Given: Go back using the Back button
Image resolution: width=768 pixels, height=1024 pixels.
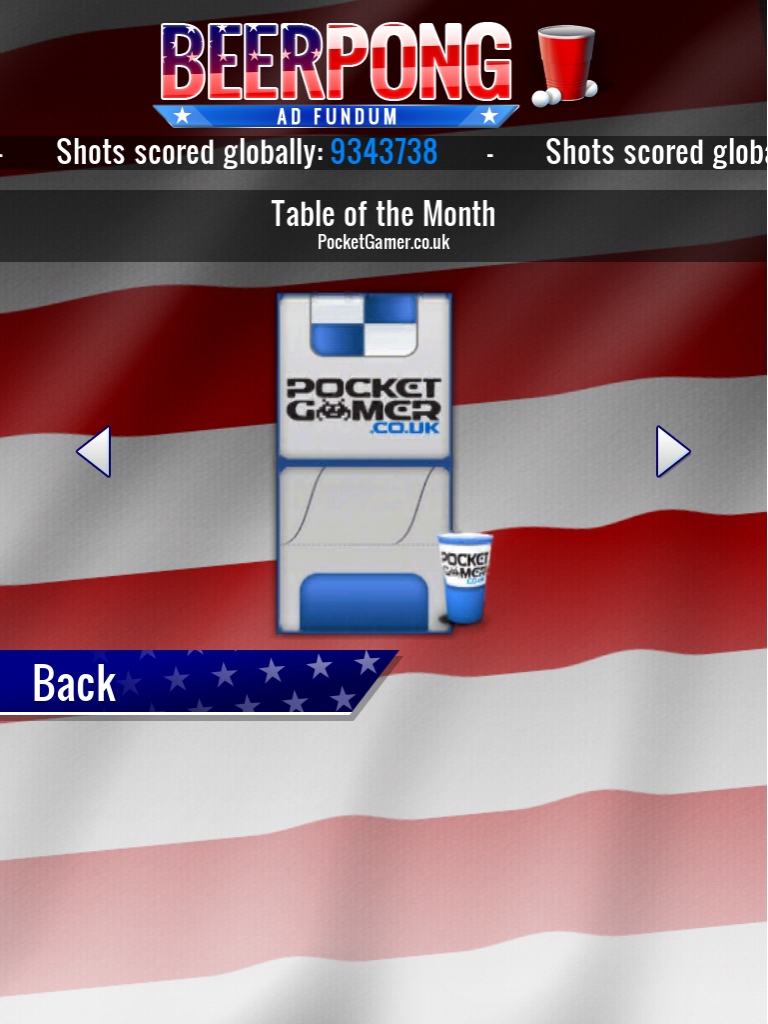Looking at the screenshot, I should 75,683.
